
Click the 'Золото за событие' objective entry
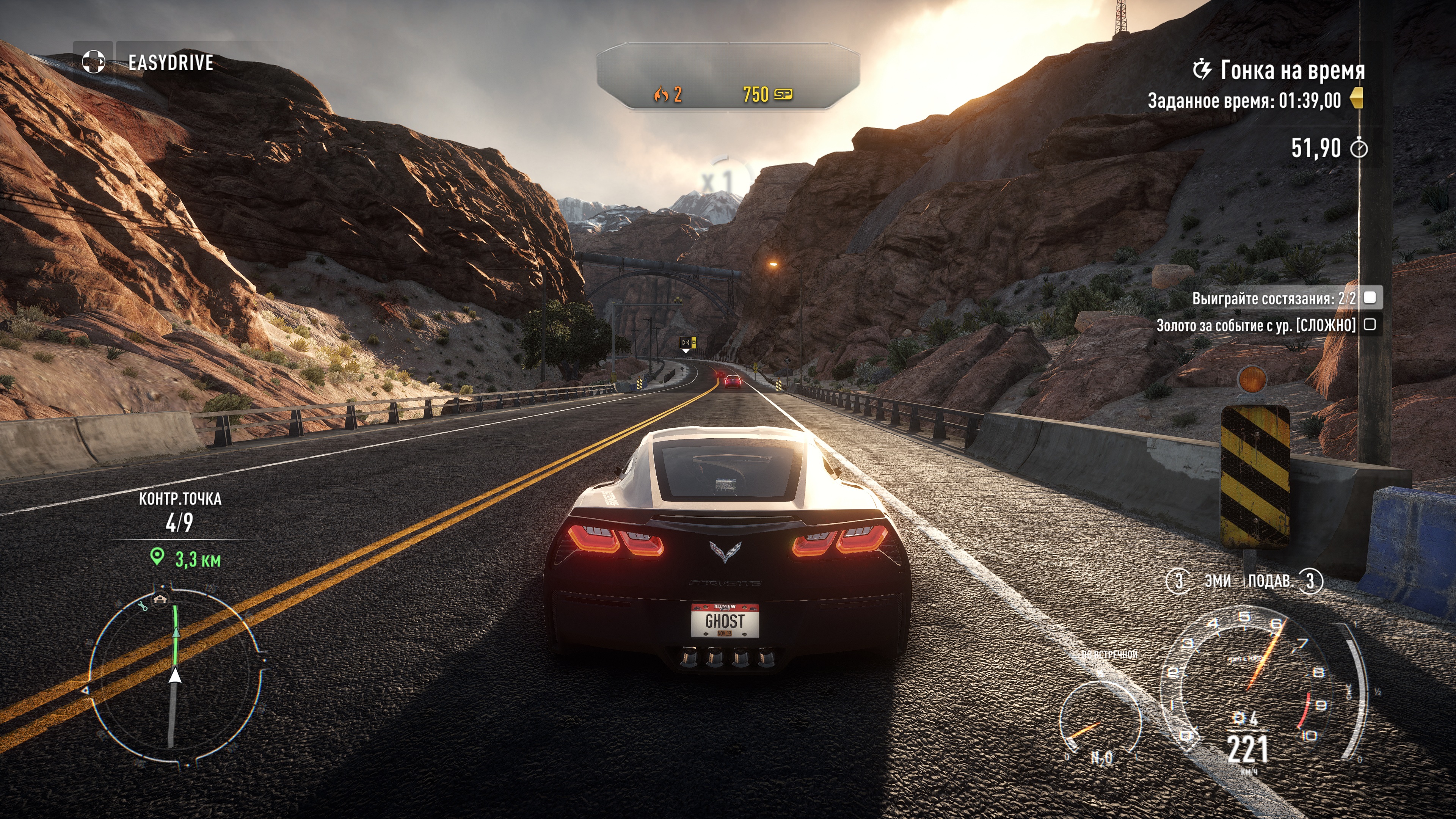(1256, 325)
